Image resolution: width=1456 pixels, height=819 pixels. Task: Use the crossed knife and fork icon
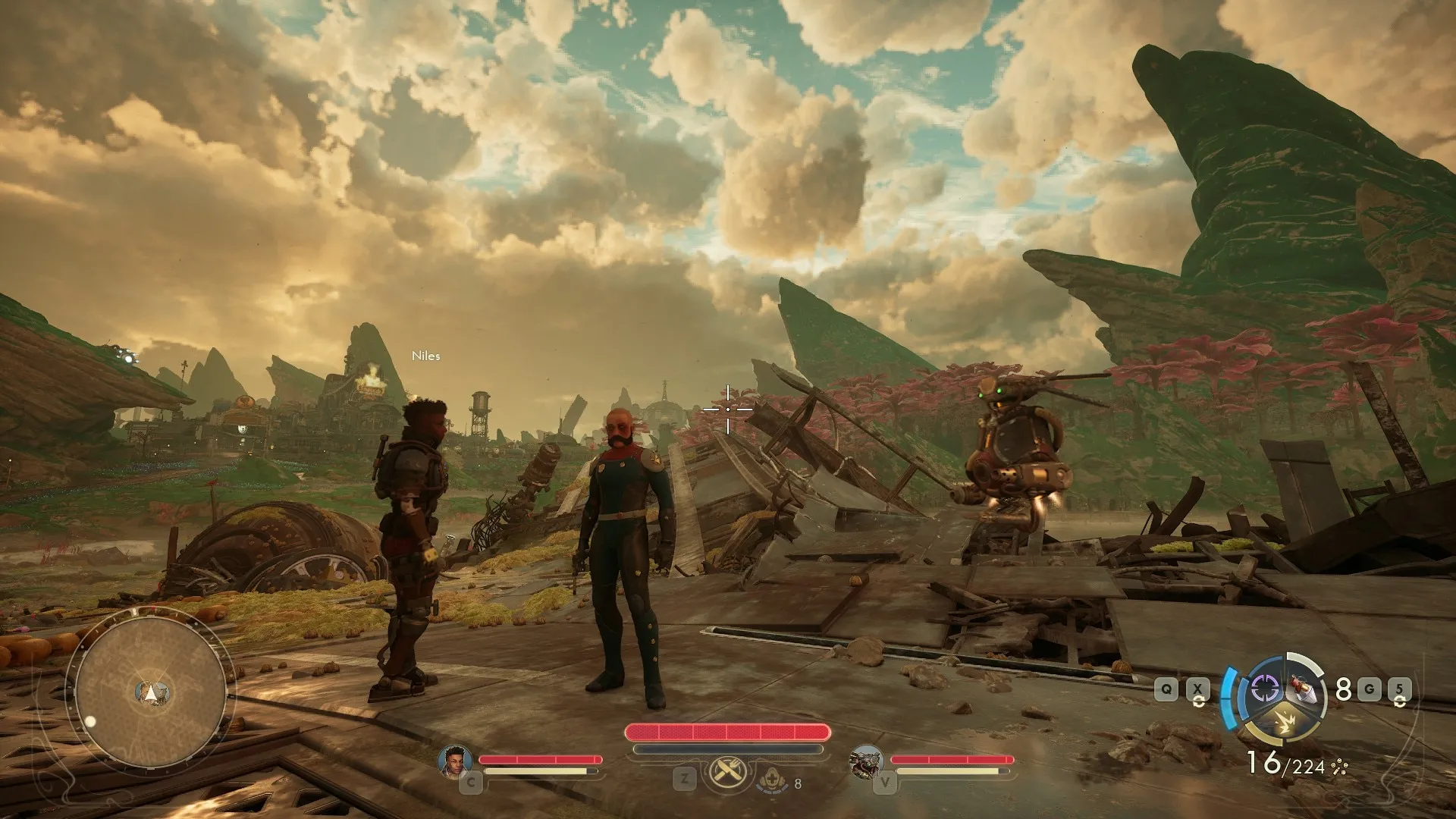pos(728,773)
